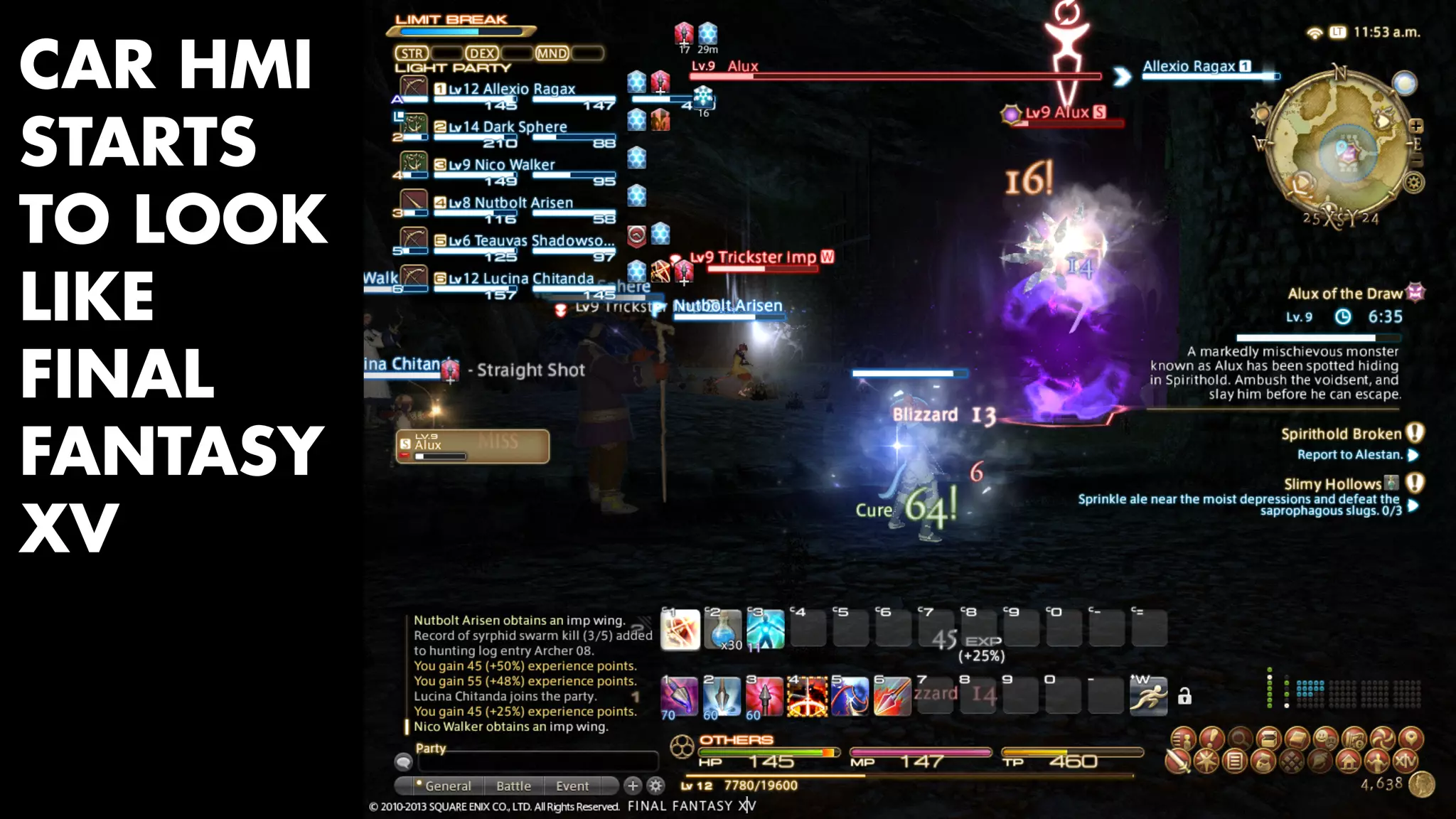Open the Event chat tab
1456x819 pixels.
572,786
